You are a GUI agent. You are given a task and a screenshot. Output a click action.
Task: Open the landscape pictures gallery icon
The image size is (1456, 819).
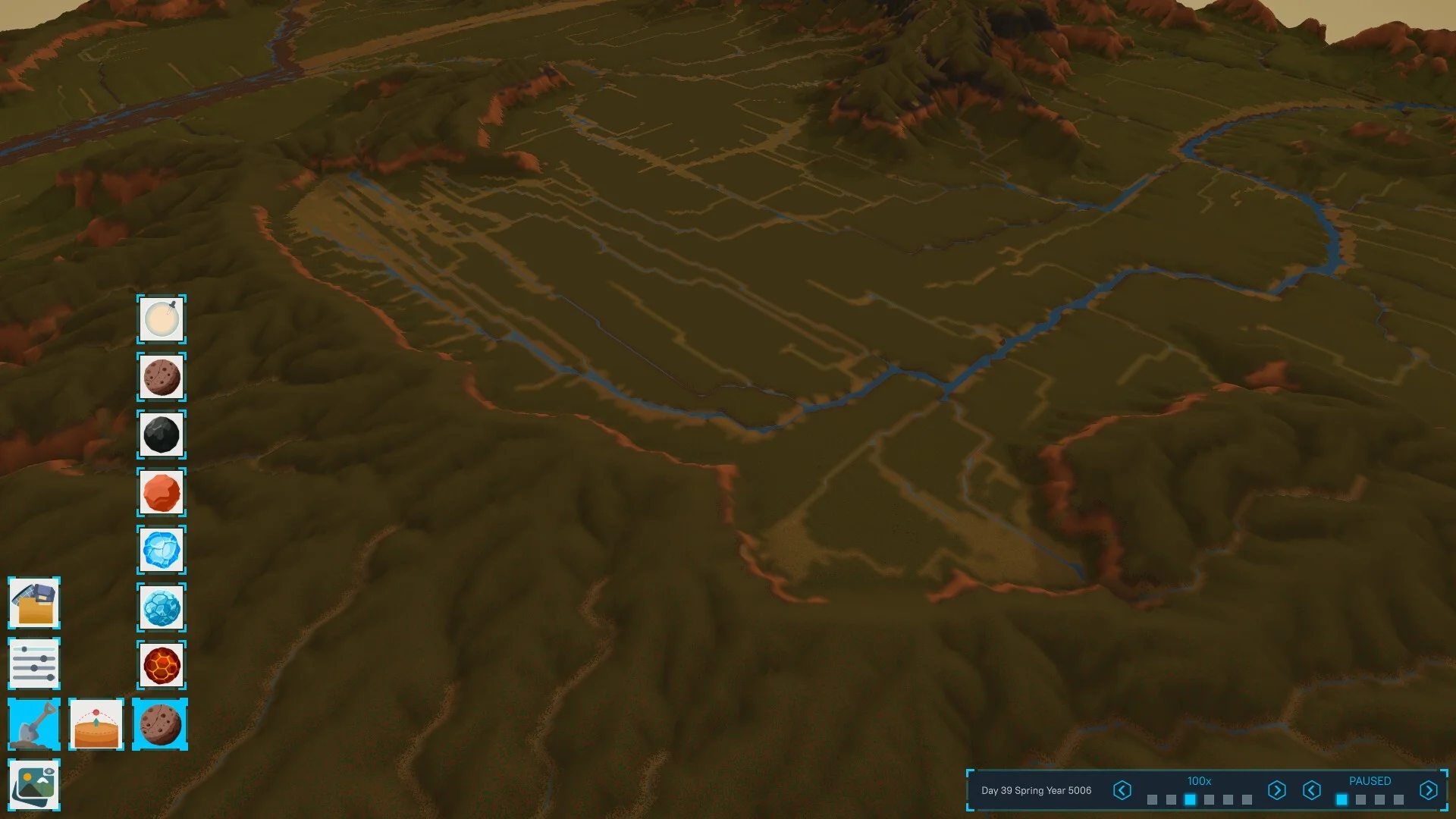click(x=34, y=785)
